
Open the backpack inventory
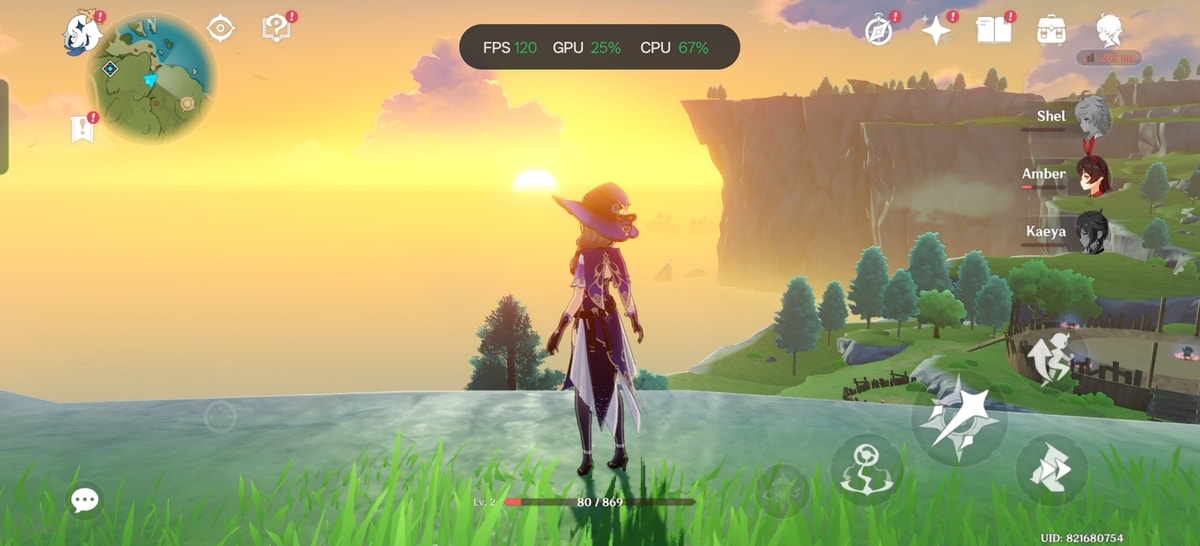tap(1051, 29)
